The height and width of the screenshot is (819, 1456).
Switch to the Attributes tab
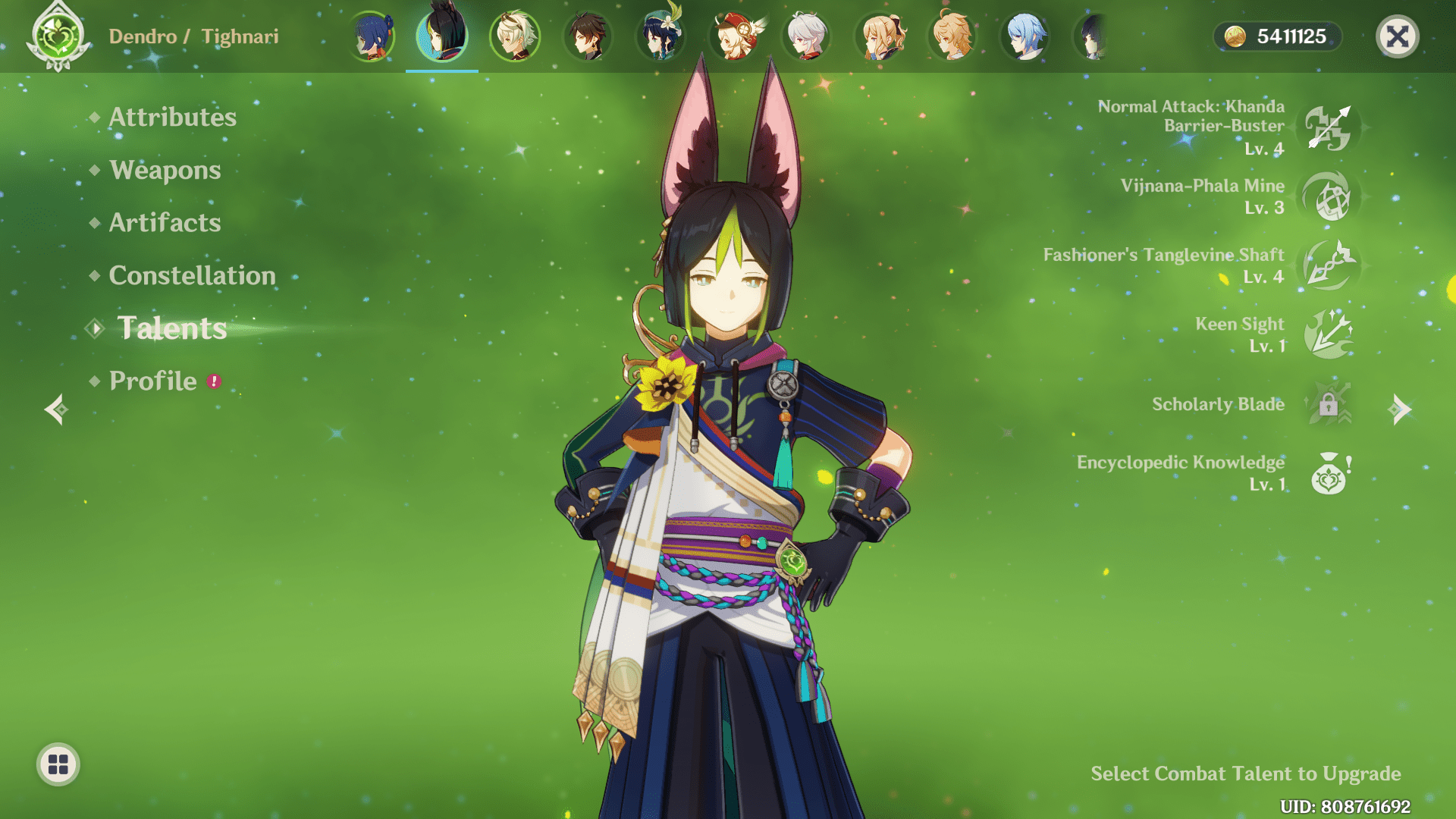coord(172,118)
